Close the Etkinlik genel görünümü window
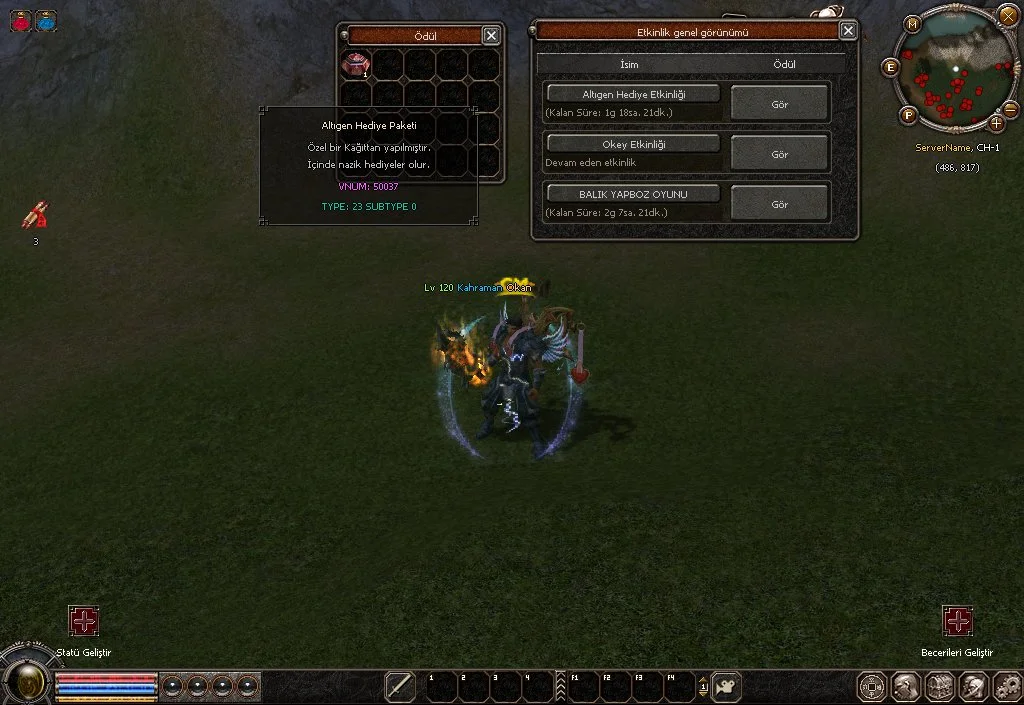Screen dimensions: 1024x705 pos(848,31)
